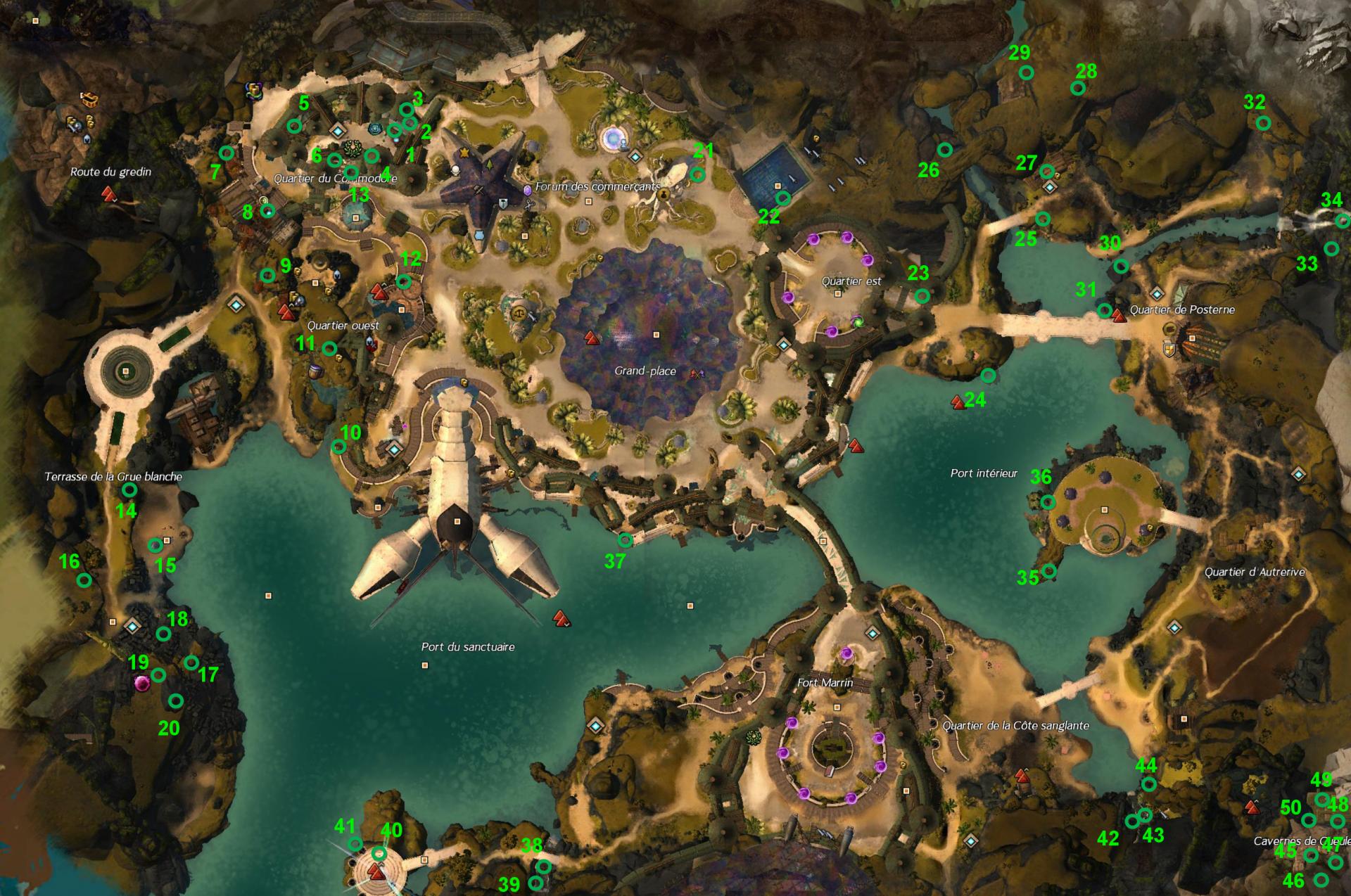Select green circle marker 36 on Port intérieur island
This screenshot has width=1351, height=896.
point(1048,502)
